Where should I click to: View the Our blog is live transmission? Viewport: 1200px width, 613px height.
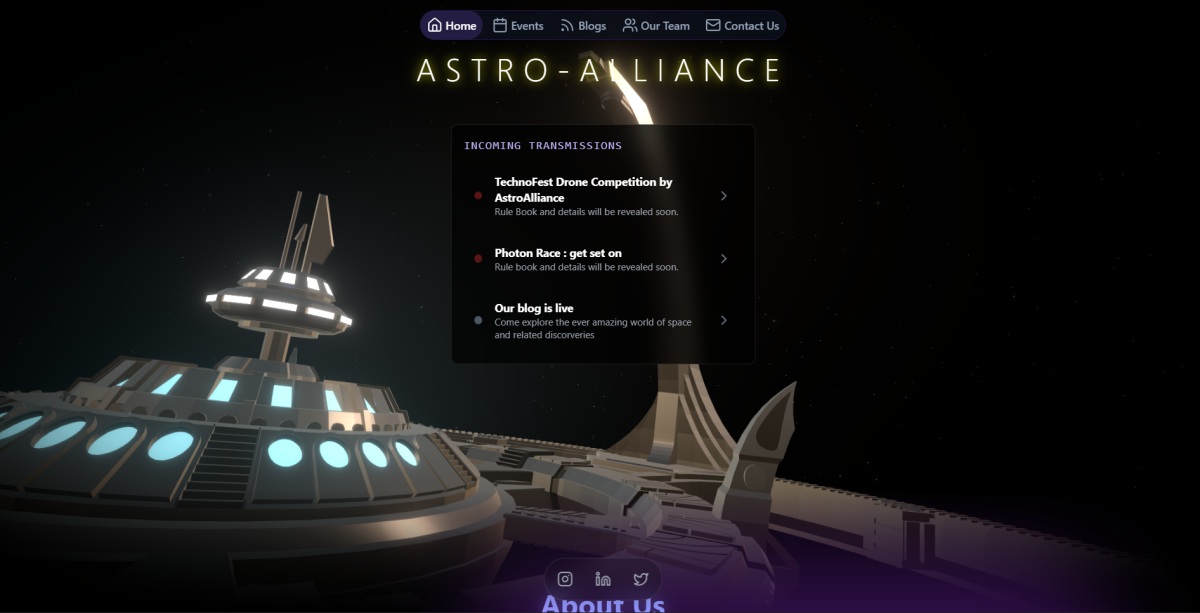tap(602, 321)
